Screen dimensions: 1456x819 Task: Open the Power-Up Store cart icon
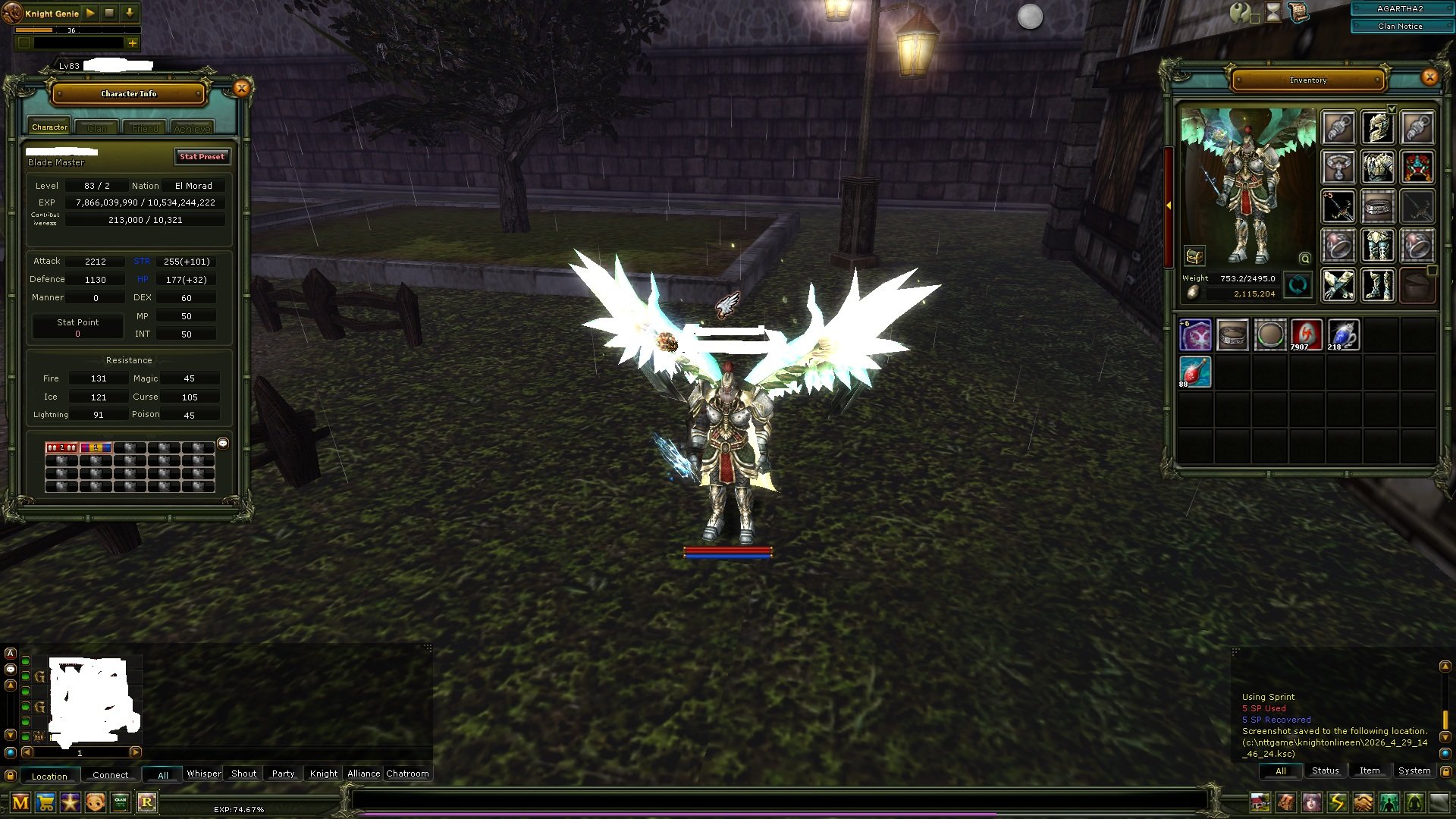pos(45,802)
